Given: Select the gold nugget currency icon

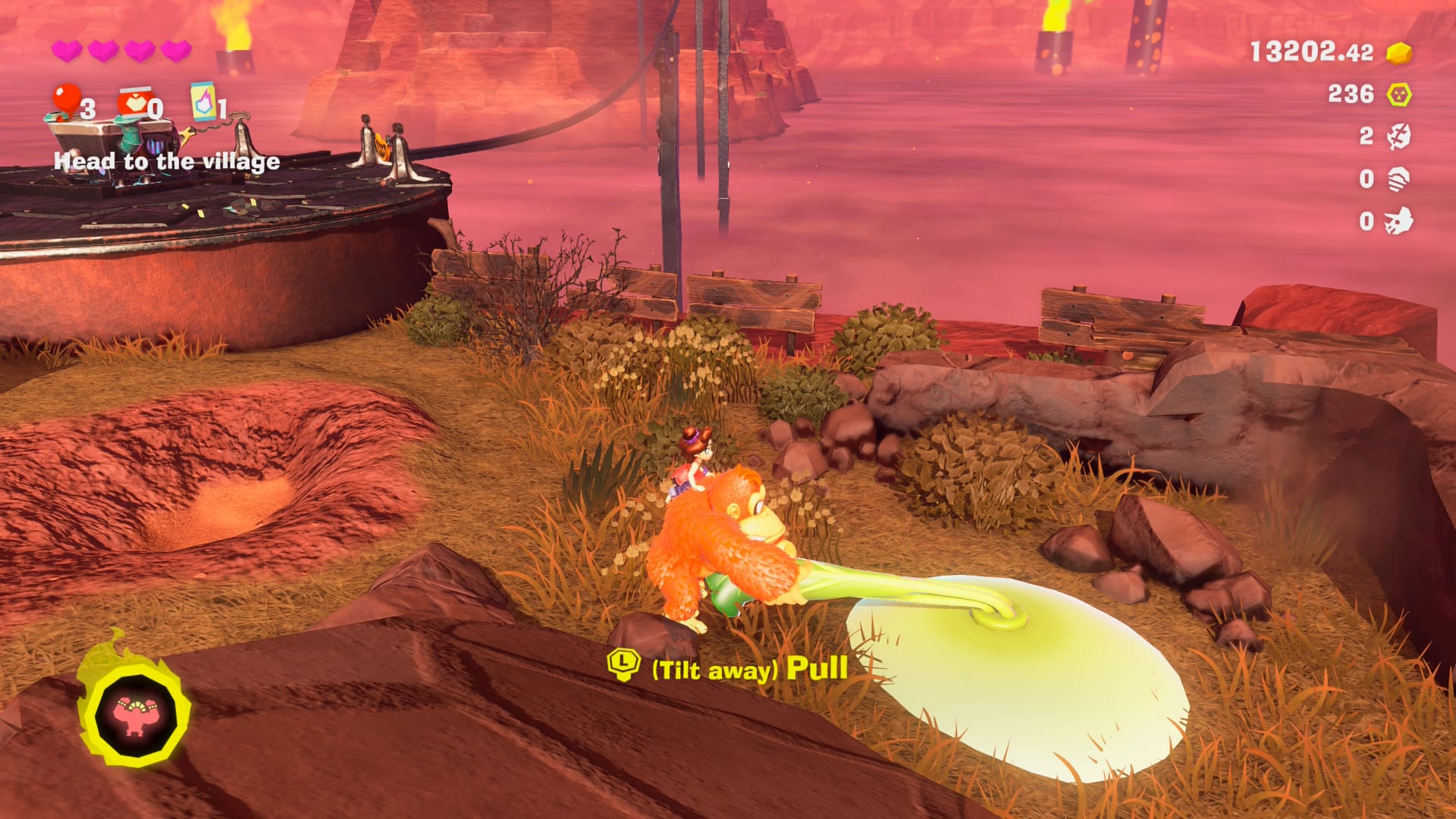Looking at the screenshot, I should pos(1398,52).
